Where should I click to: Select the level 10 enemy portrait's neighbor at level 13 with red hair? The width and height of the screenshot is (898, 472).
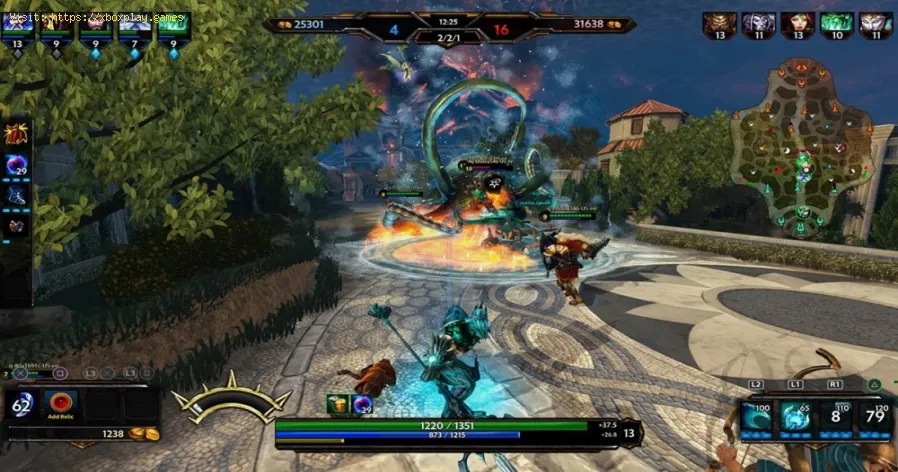[x=797, y=24]
